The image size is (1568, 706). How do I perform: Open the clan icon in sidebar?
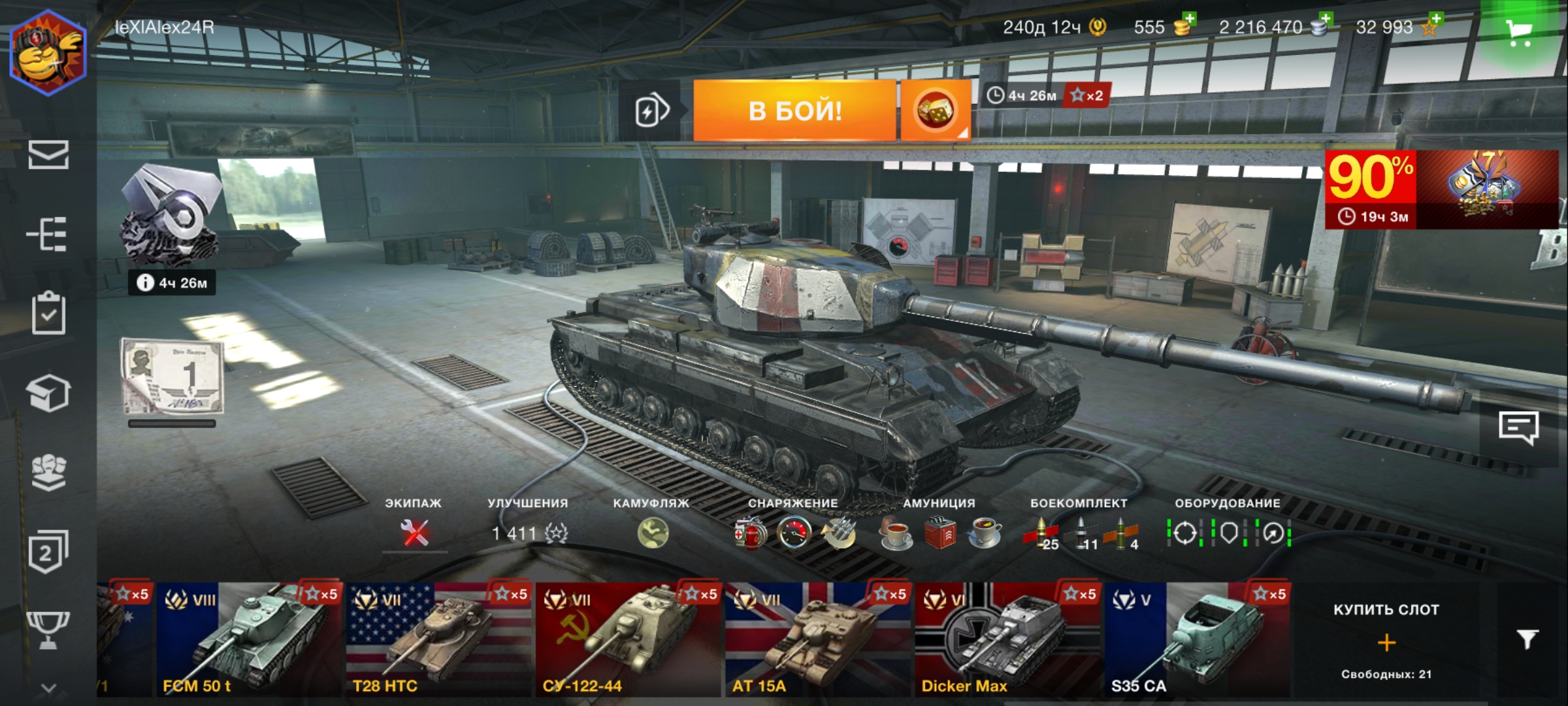[48, 473]
